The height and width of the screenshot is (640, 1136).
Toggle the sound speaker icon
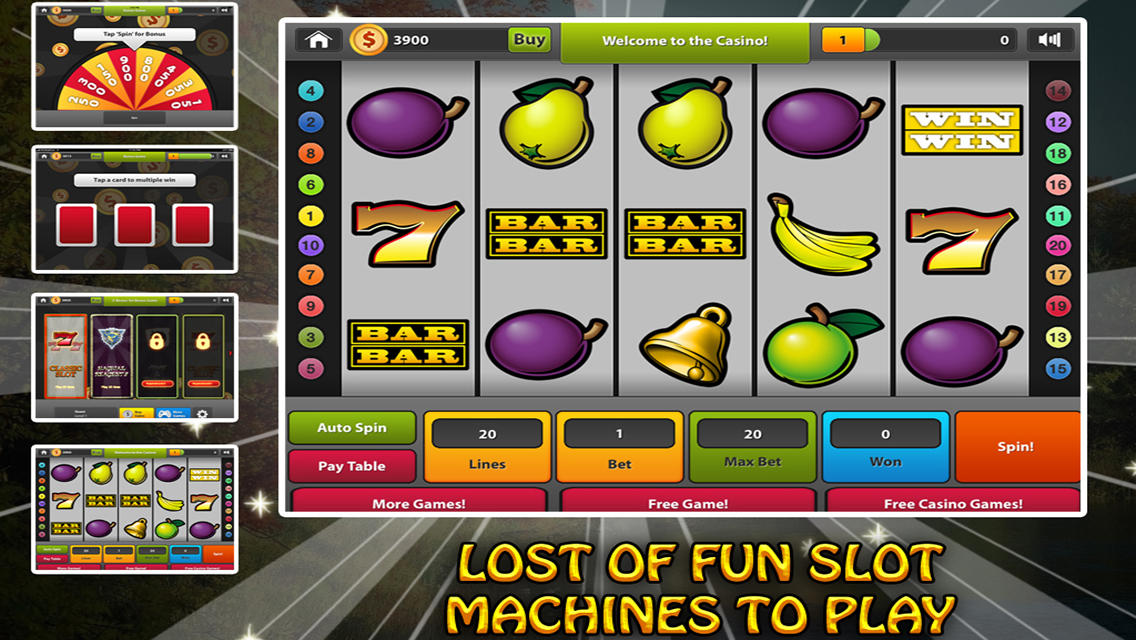coord(1049,40)
